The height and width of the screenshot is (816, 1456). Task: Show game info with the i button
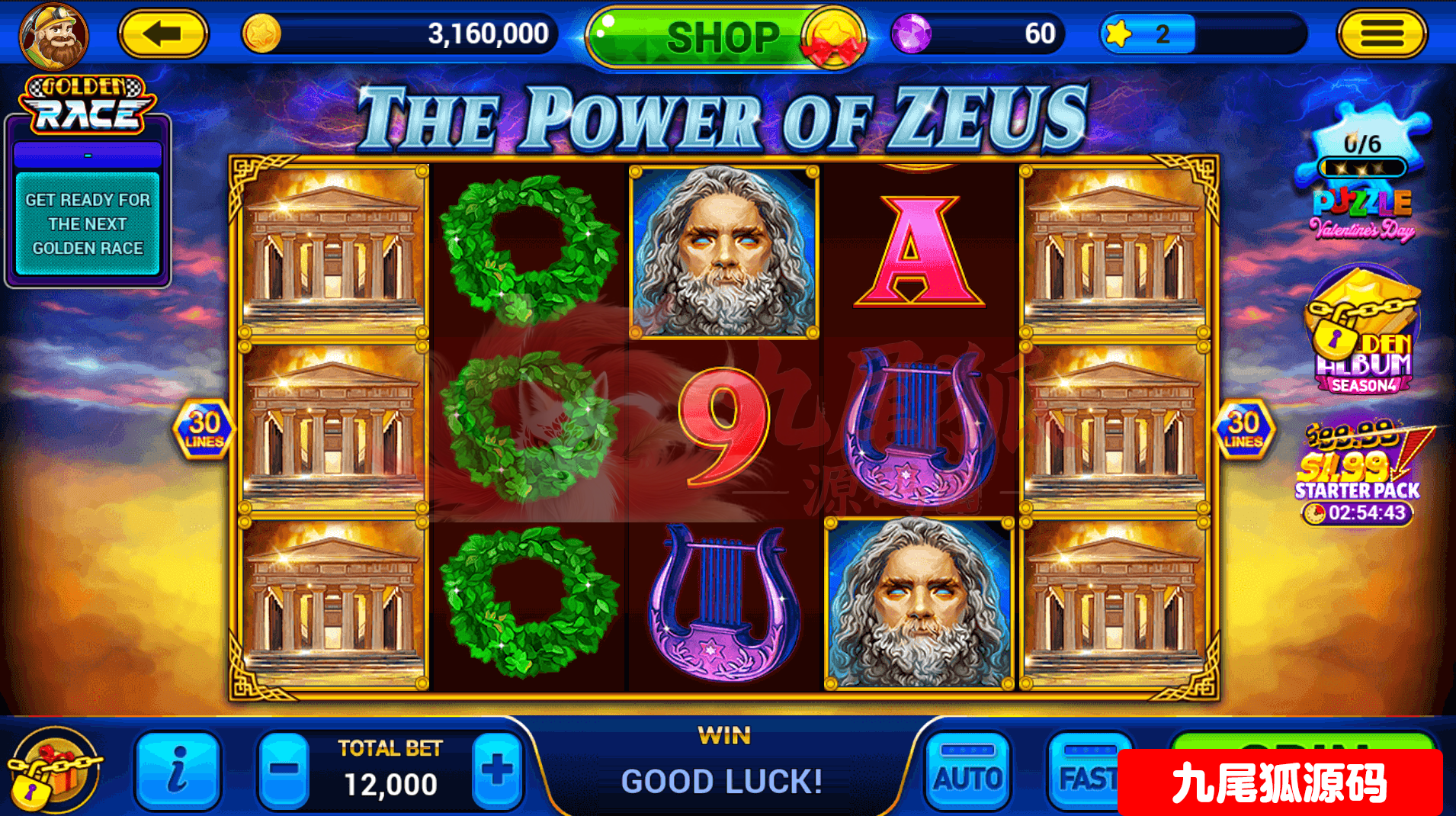click(177, 770)
